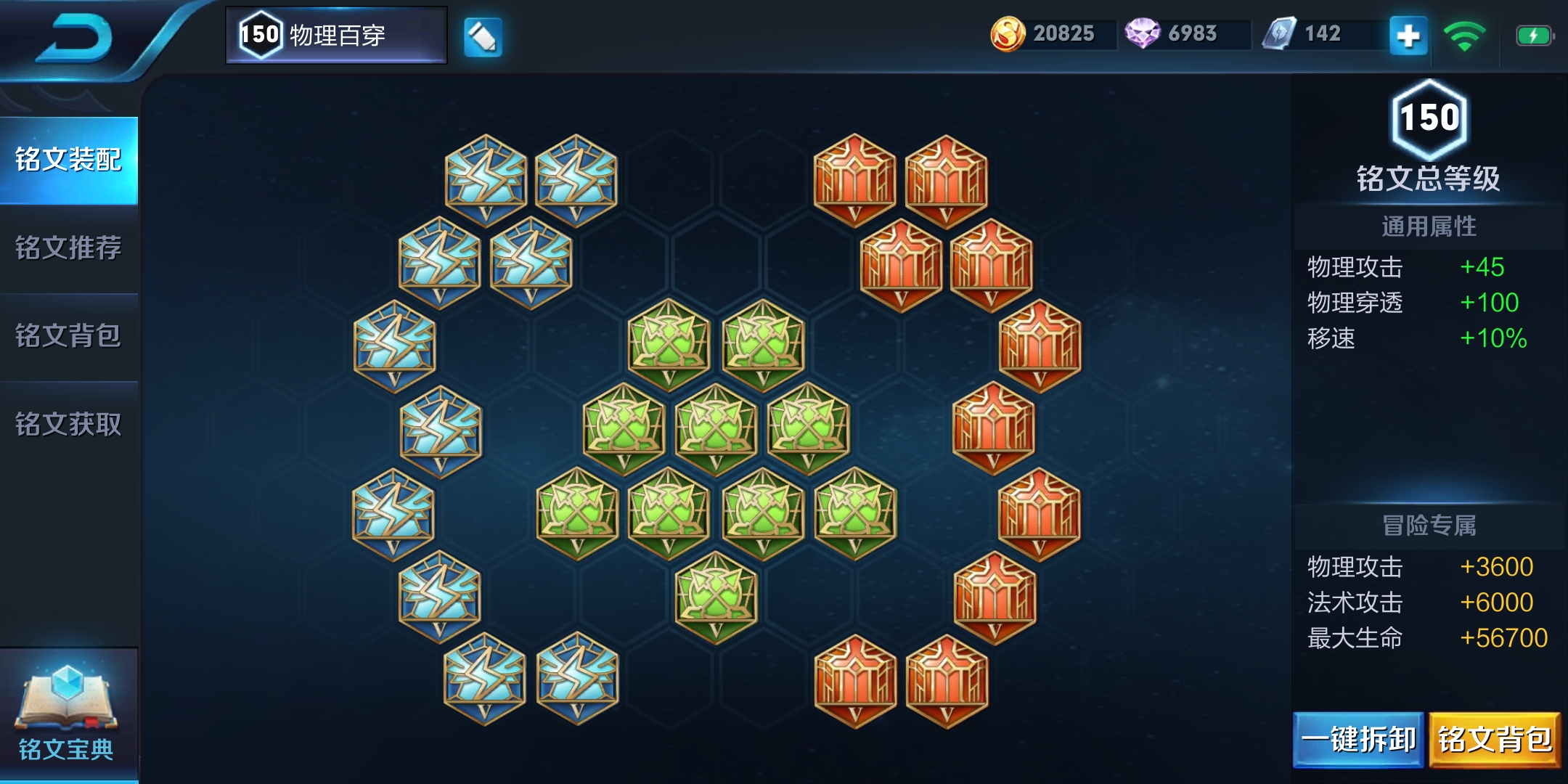Open the 铭文推荐 tab
The image size is (1568, 784).
tap(69, 248)
